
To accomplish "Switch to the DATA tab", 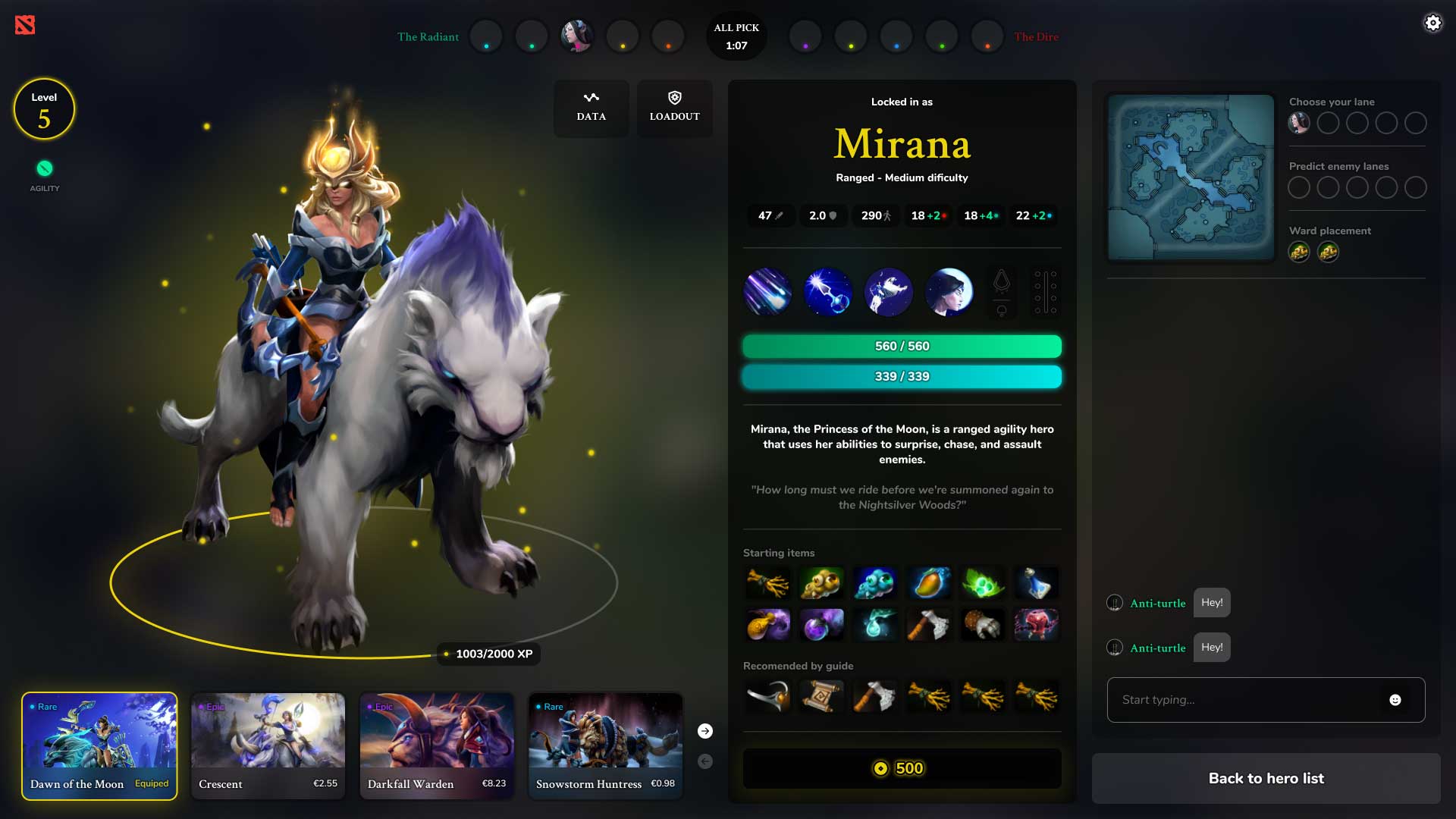I will pos(591,108).
